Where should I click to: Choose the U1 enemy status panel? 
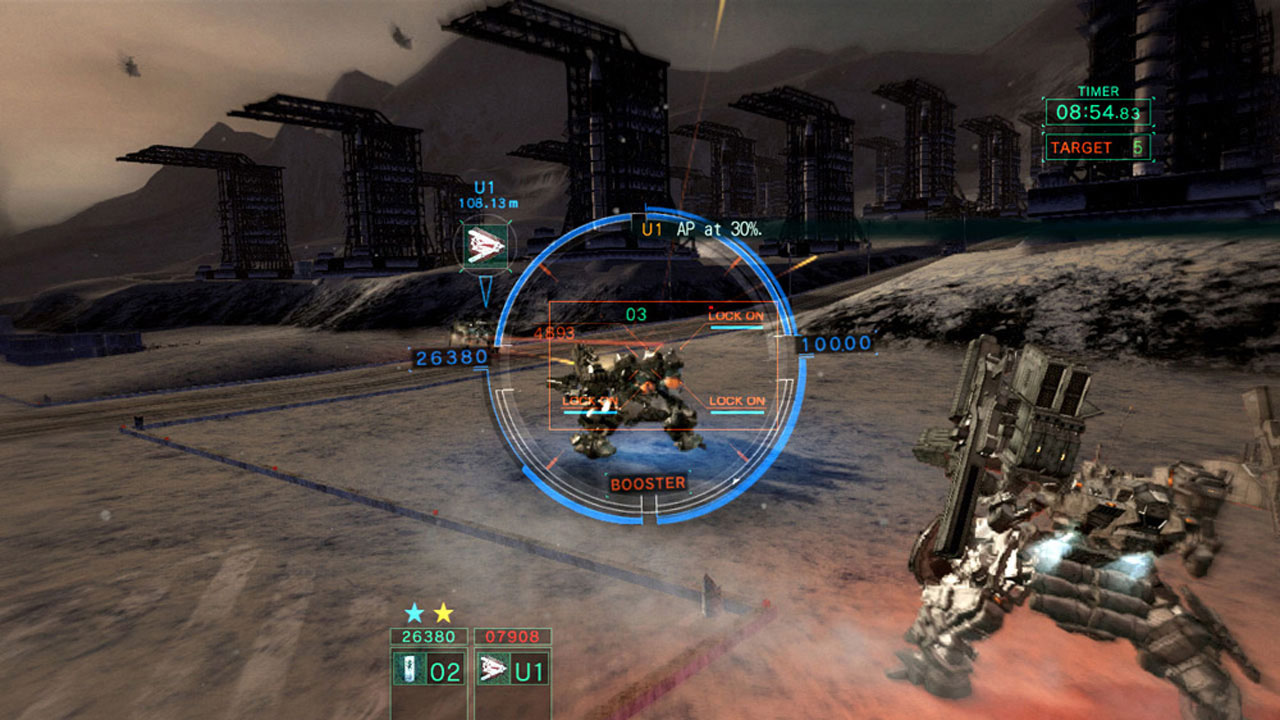point(511,669)
